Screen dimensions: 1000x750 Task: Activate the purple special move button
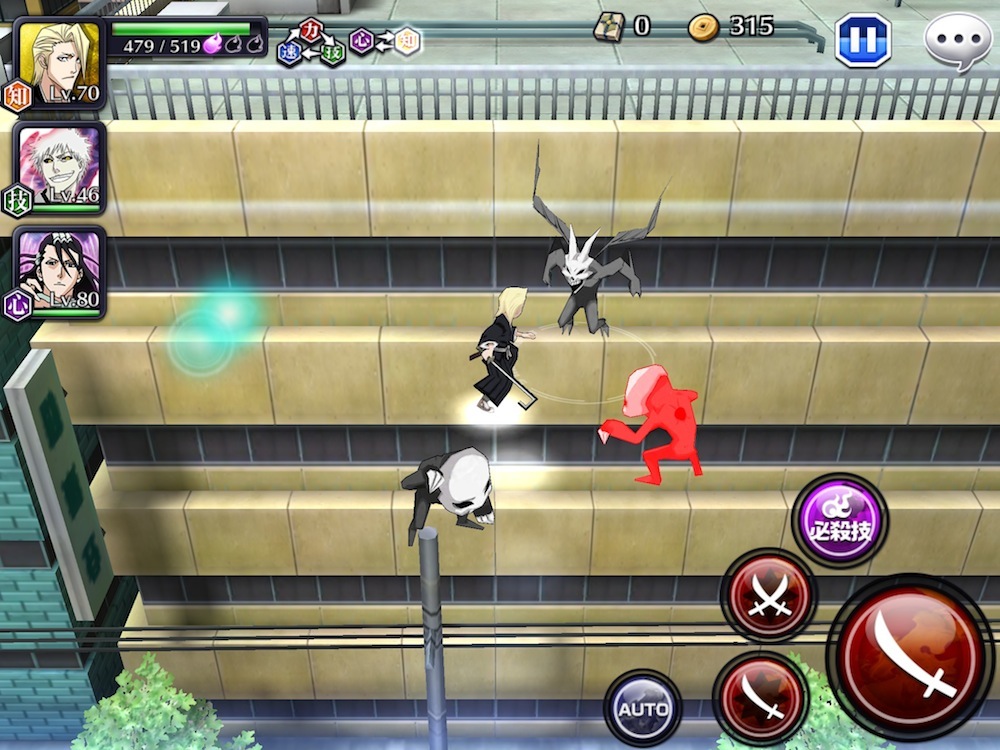click(x=840, y=520)
